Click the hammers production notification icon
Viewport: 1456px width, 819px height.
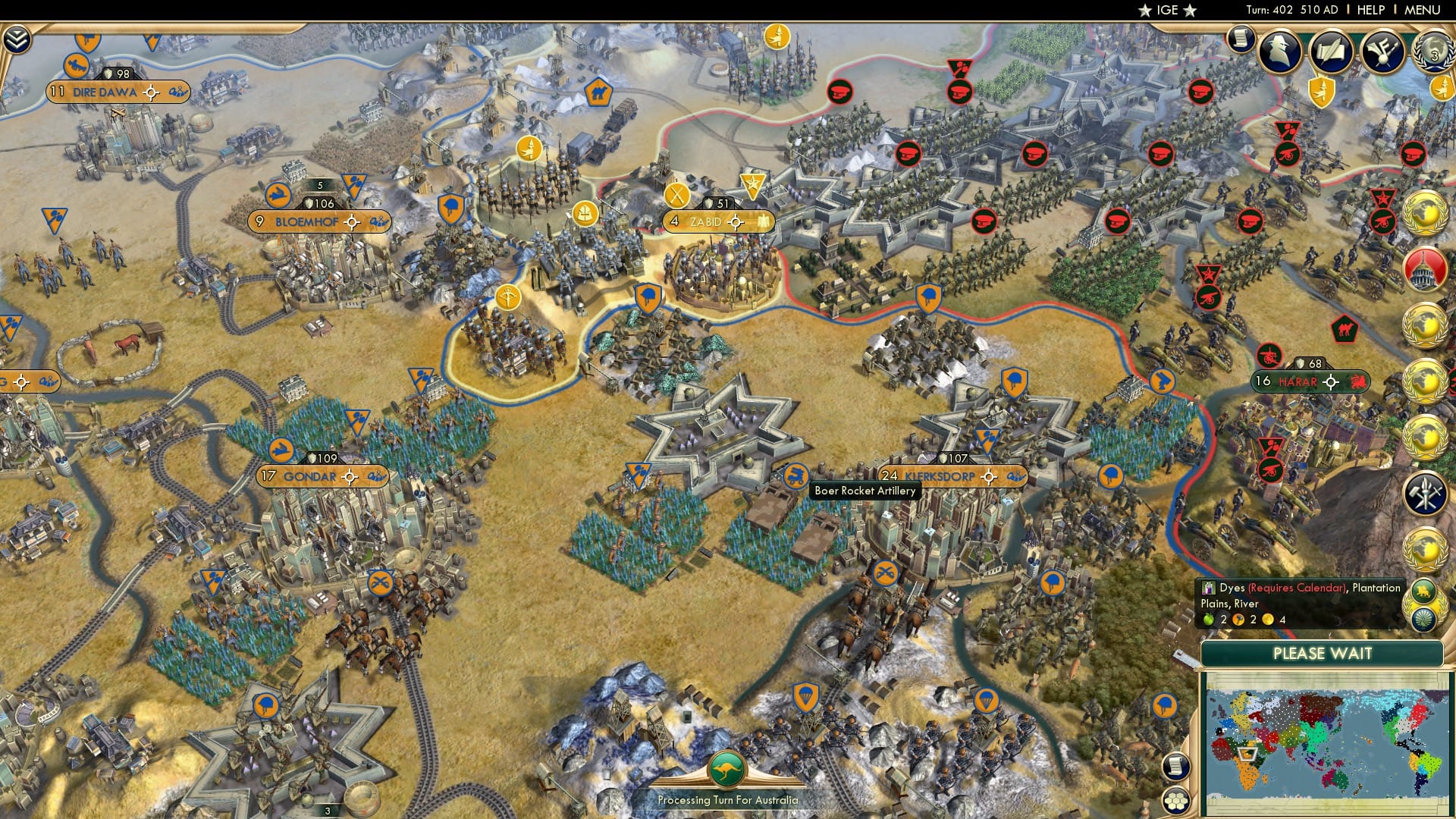pyautogui.click(x=1423, y=494)
